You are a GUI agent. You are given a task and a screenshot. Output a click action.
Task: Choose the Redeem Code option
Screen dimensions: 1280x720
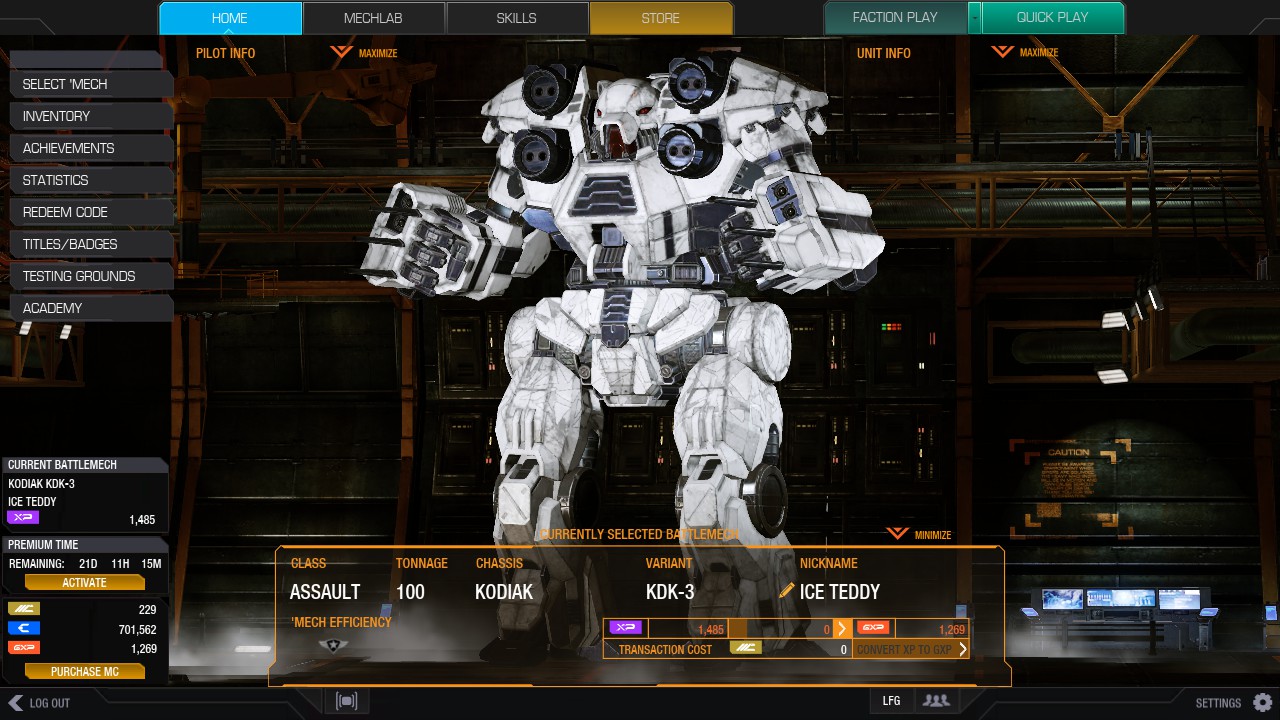tap(90, 212)
